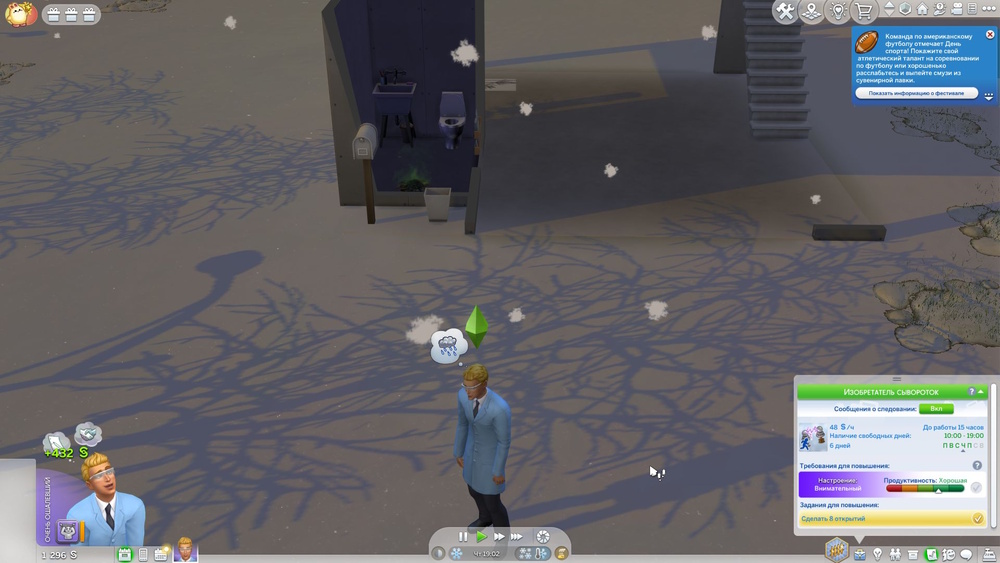This screenshot has height=563, width=1000.
Task: Select the active Sim's portrait thumbnail
Action: pyautogui.click(x=185, y=550)
